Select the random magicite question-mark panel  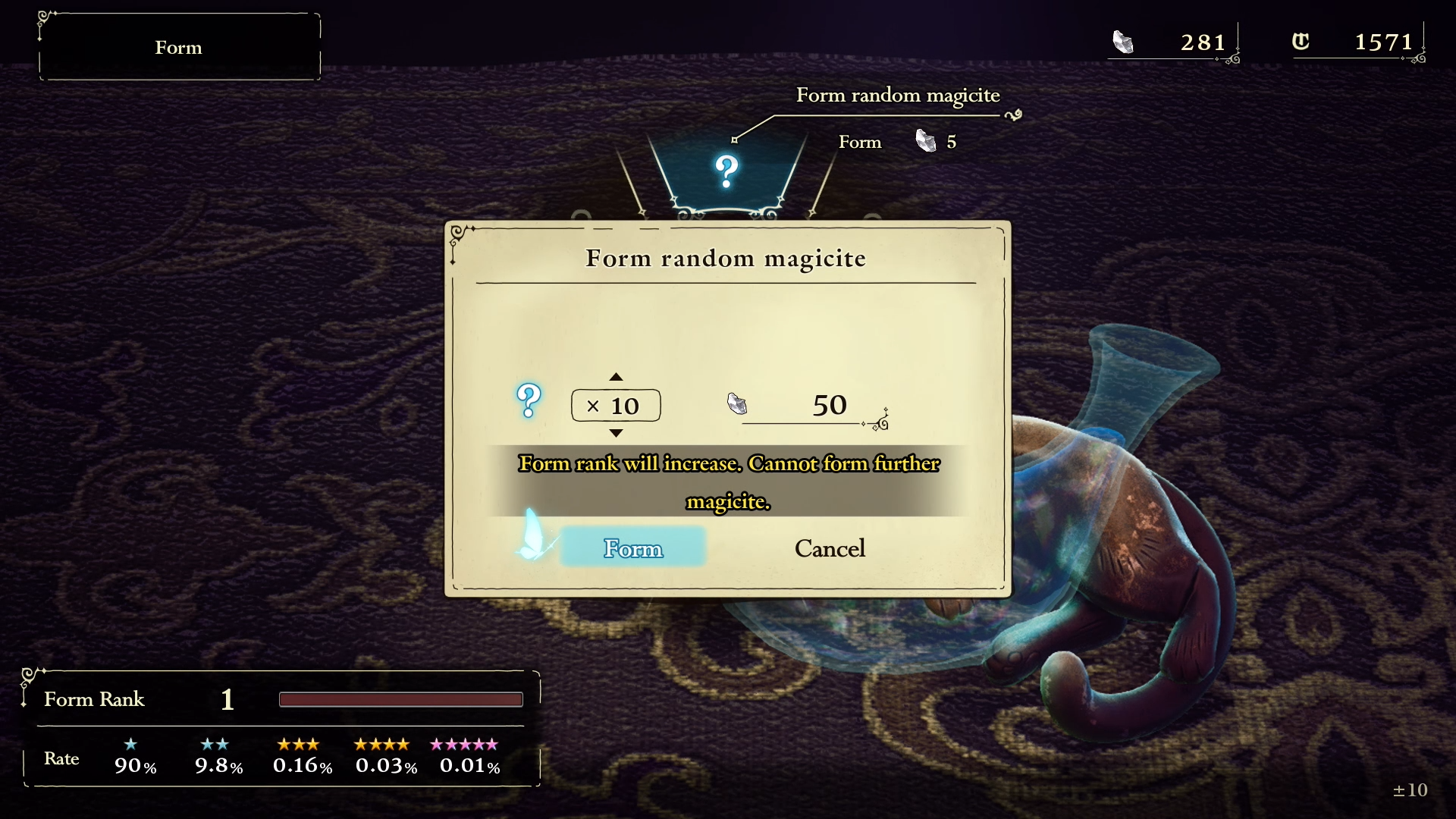point(726,173)
